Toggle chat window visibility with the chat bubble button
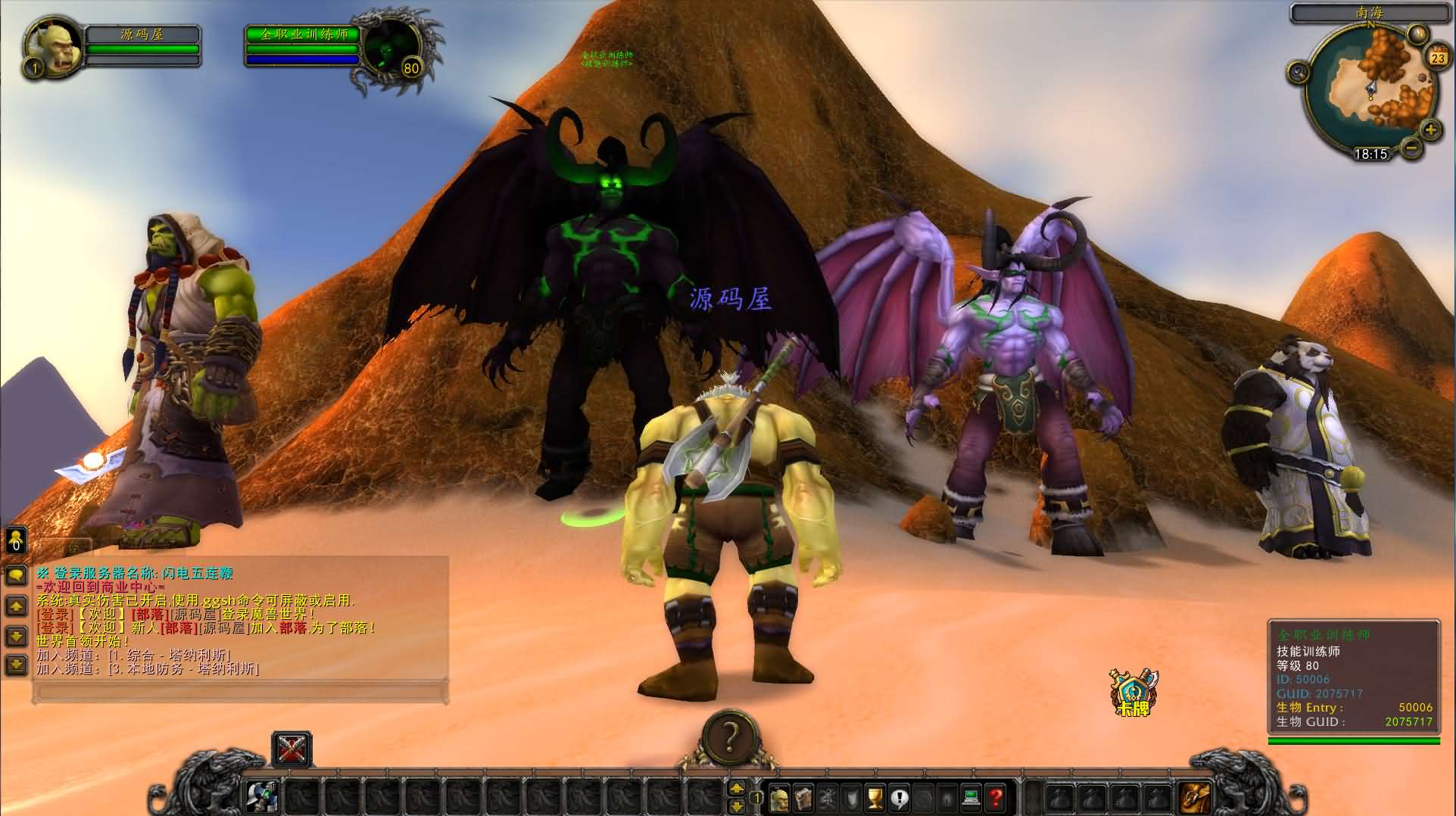Viewport: 1456px width, 816px height. pyautogui.click(x=16, y=575)
